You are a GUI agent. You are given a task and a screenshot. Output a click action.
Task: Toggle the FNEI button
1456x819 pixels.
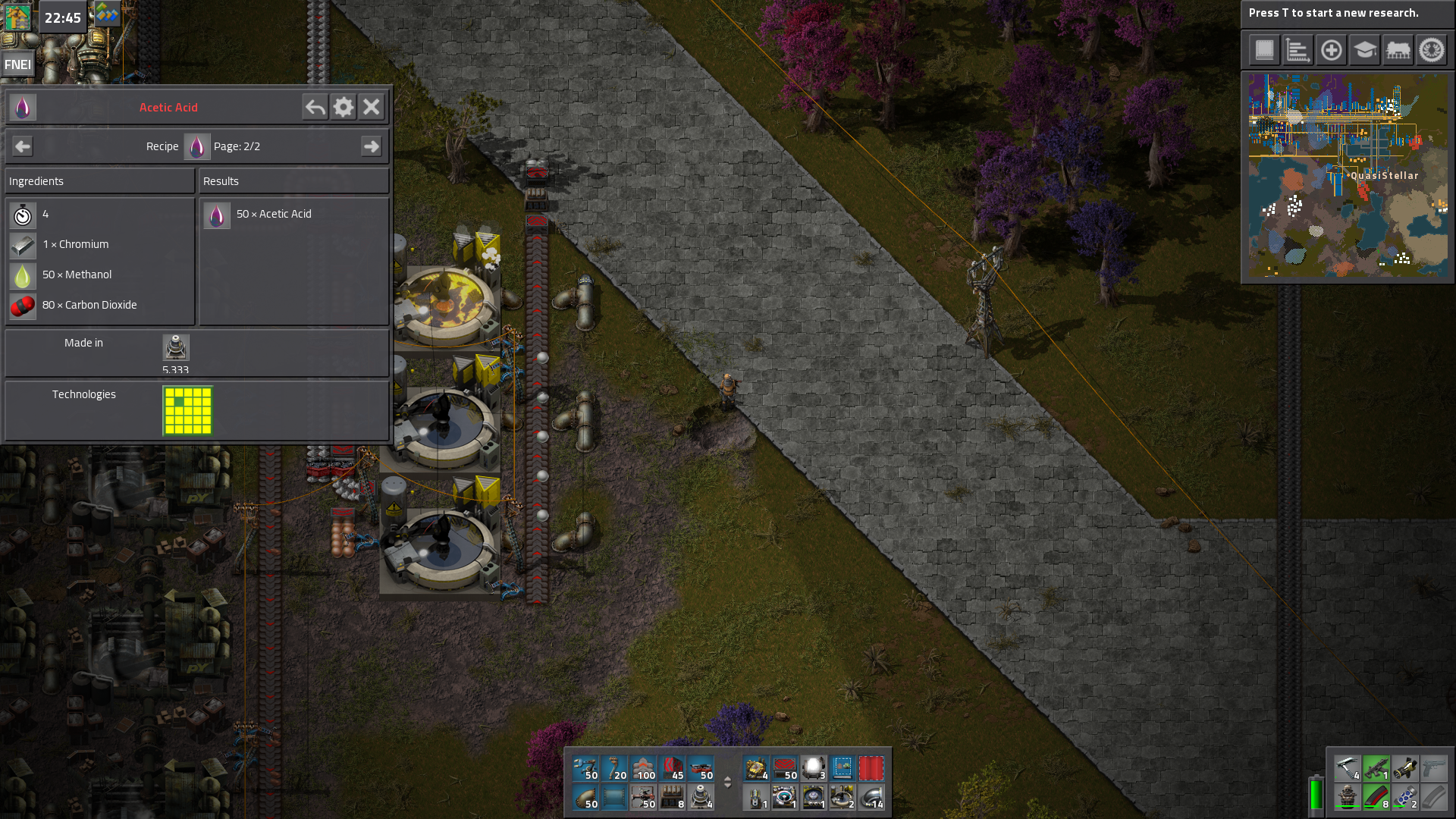tap(17, 64)
